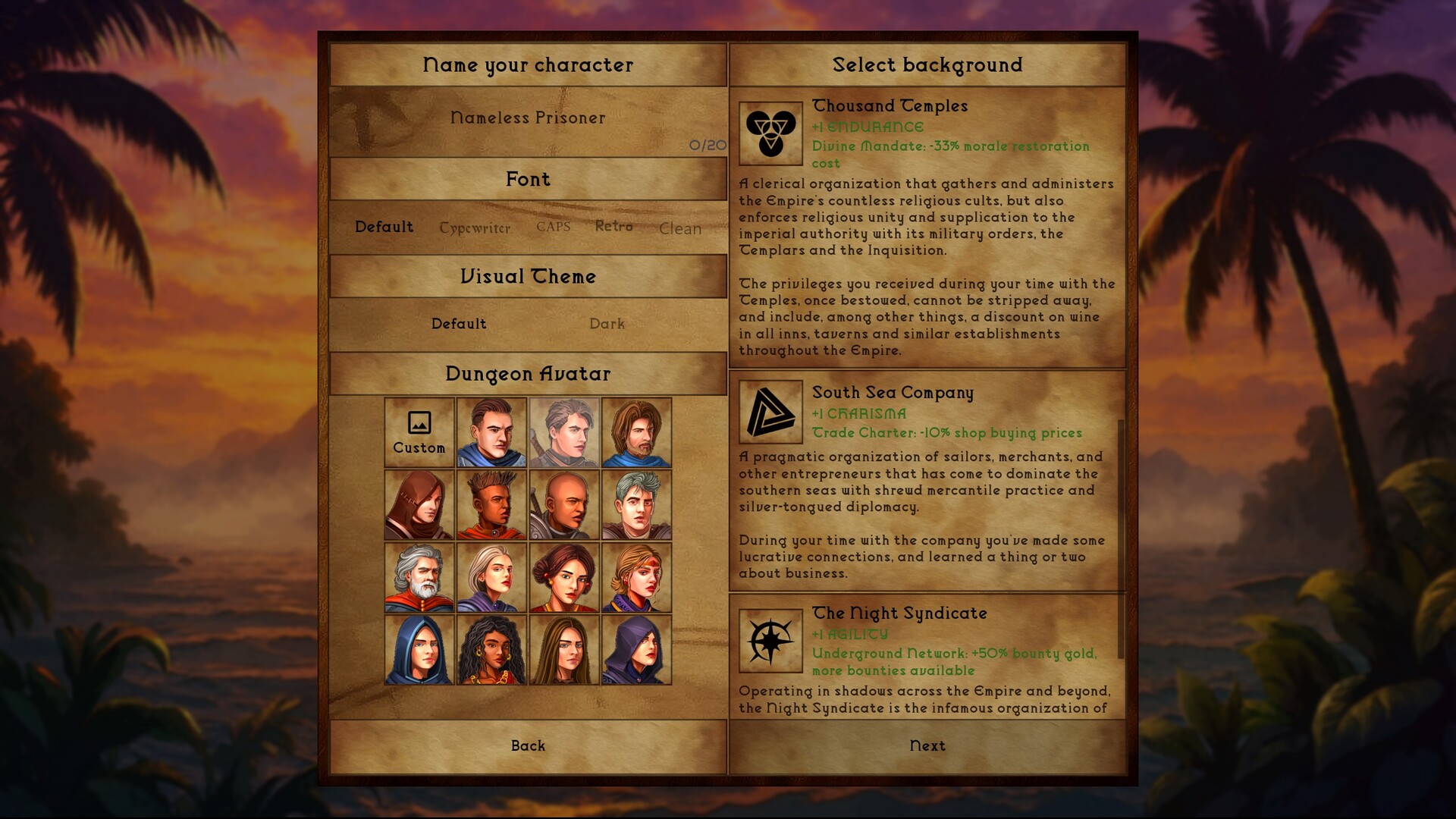
Task: Choose the Typewriter font style
Action: (x=474, y=227)
